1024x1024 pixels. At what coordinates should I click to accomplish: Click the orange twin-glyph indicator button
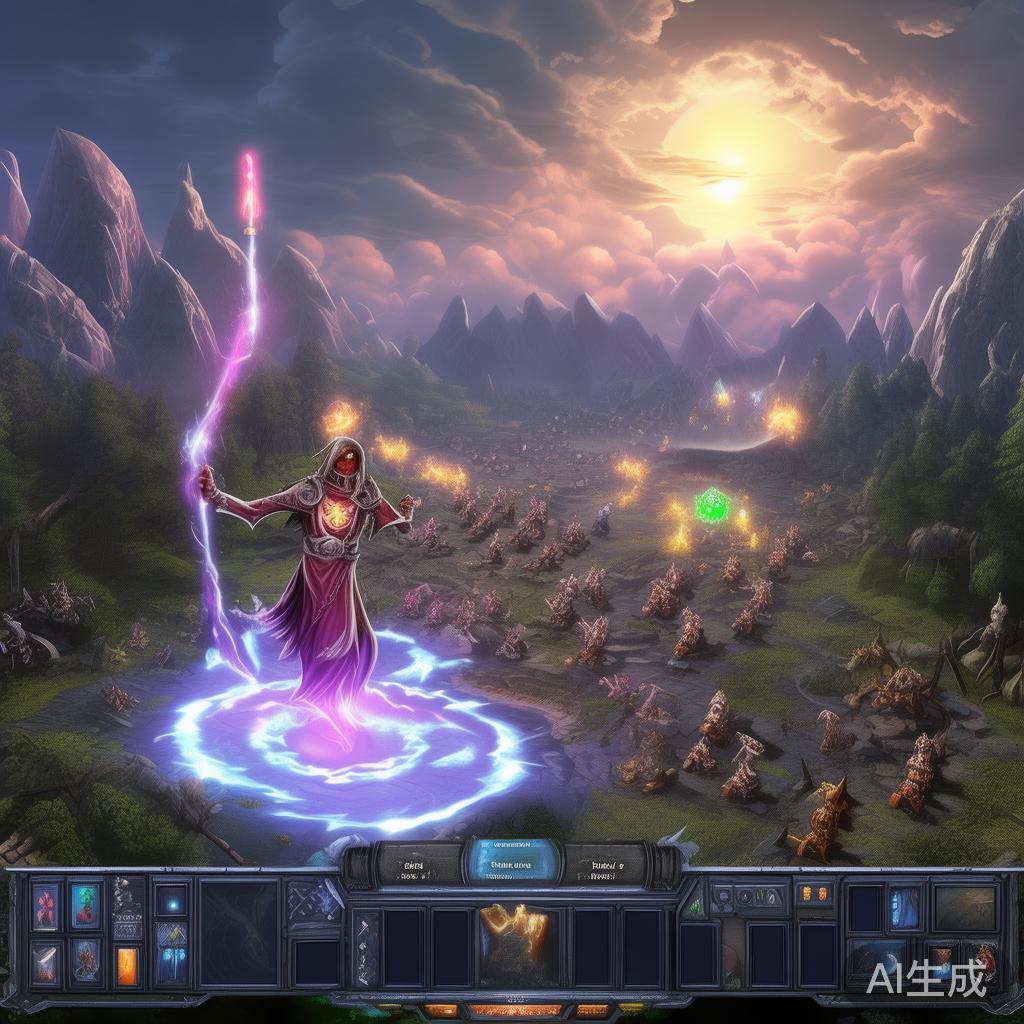(x=814, y=892)
